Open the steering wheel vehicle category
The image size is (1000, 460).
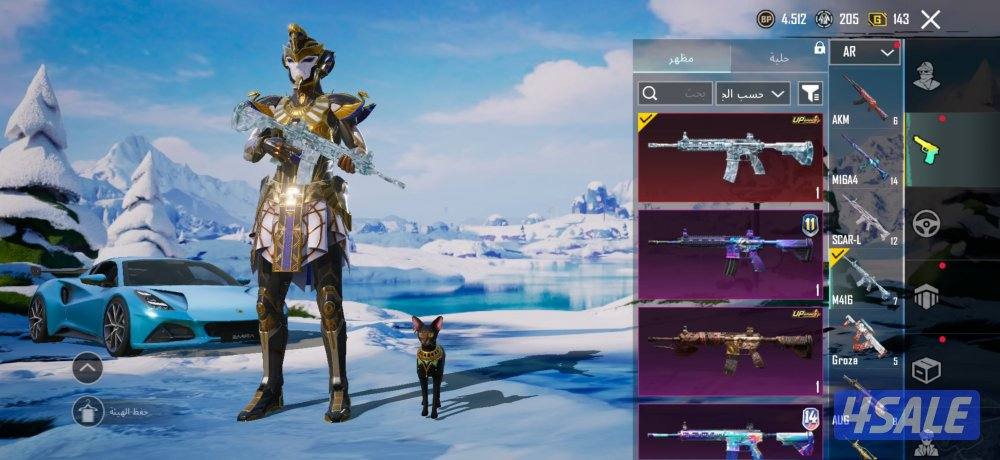927,222
